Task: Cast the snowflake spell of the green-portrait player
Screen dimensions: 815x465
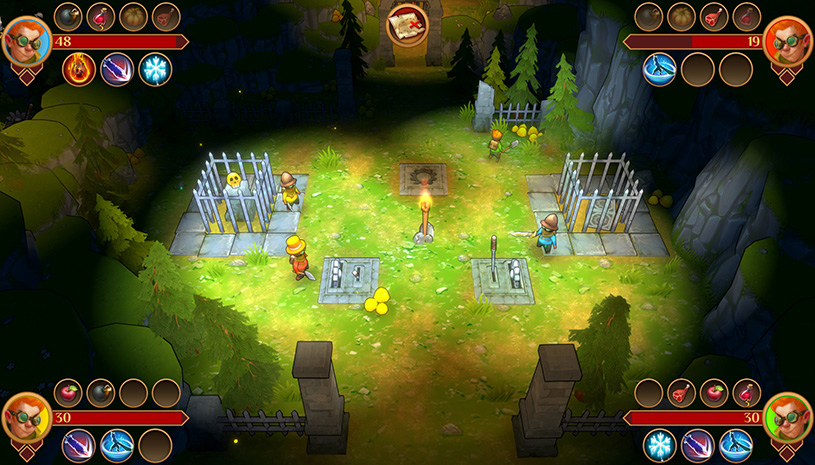Action: pyautogui.click(x=659, y=445)
